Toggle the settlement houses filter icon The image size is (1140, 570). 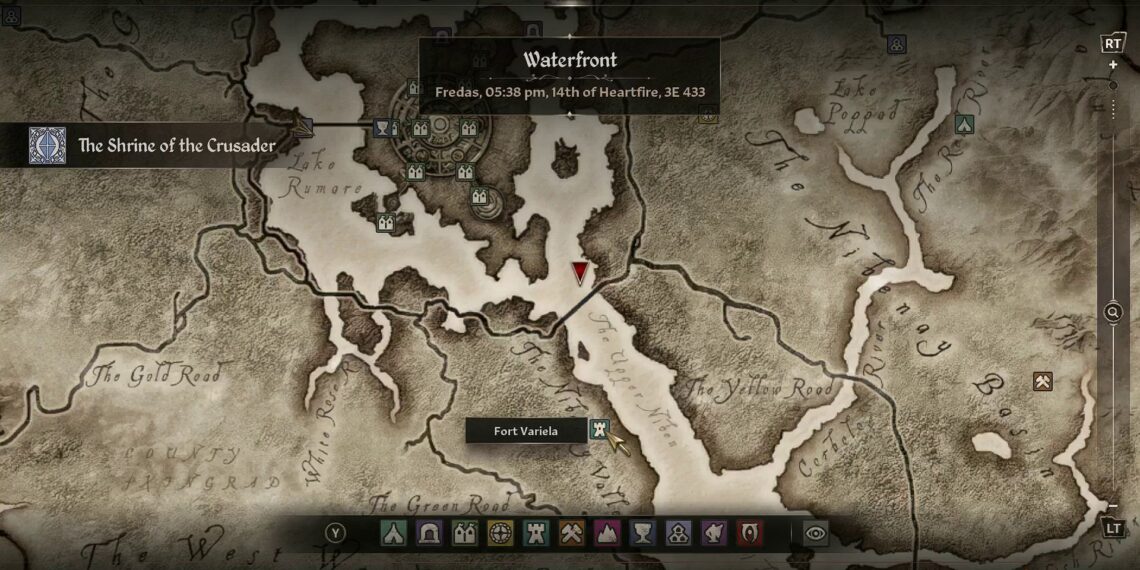click(x=465, y=533)
